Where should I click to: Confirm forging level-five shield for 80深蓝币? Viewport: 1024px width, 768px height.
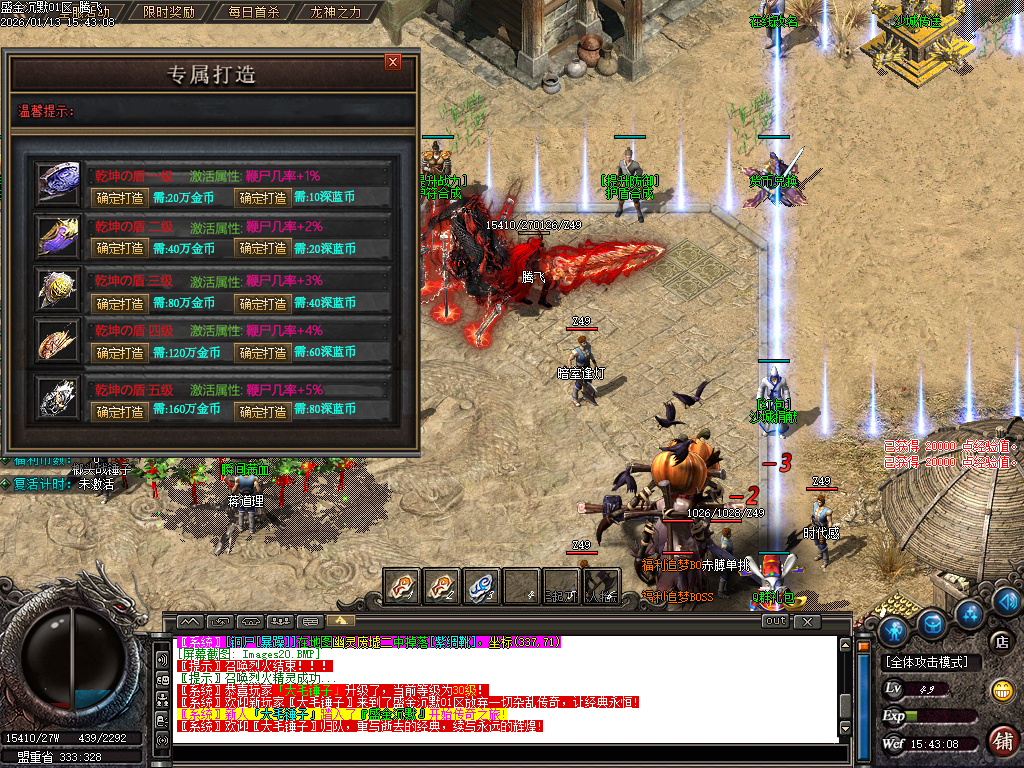[x=262, y=410]
